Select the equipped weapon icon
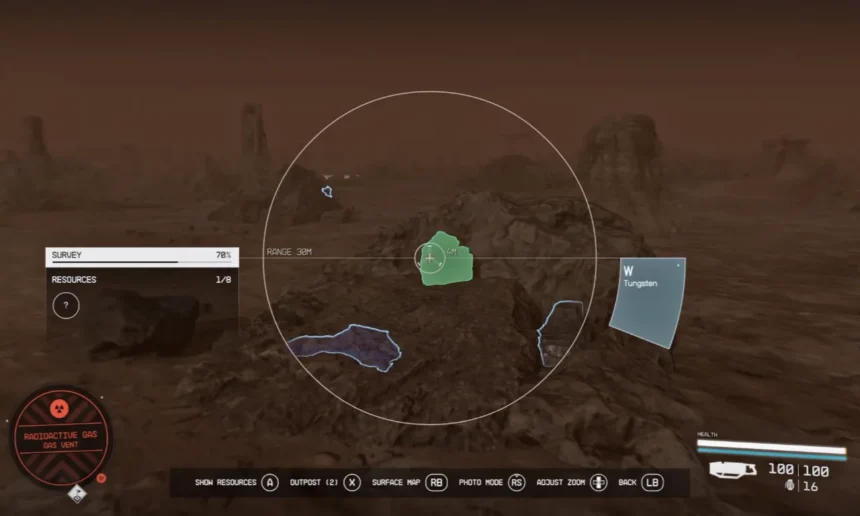Image resolution: width=860 pixels, height=516 pixels. 733,470
